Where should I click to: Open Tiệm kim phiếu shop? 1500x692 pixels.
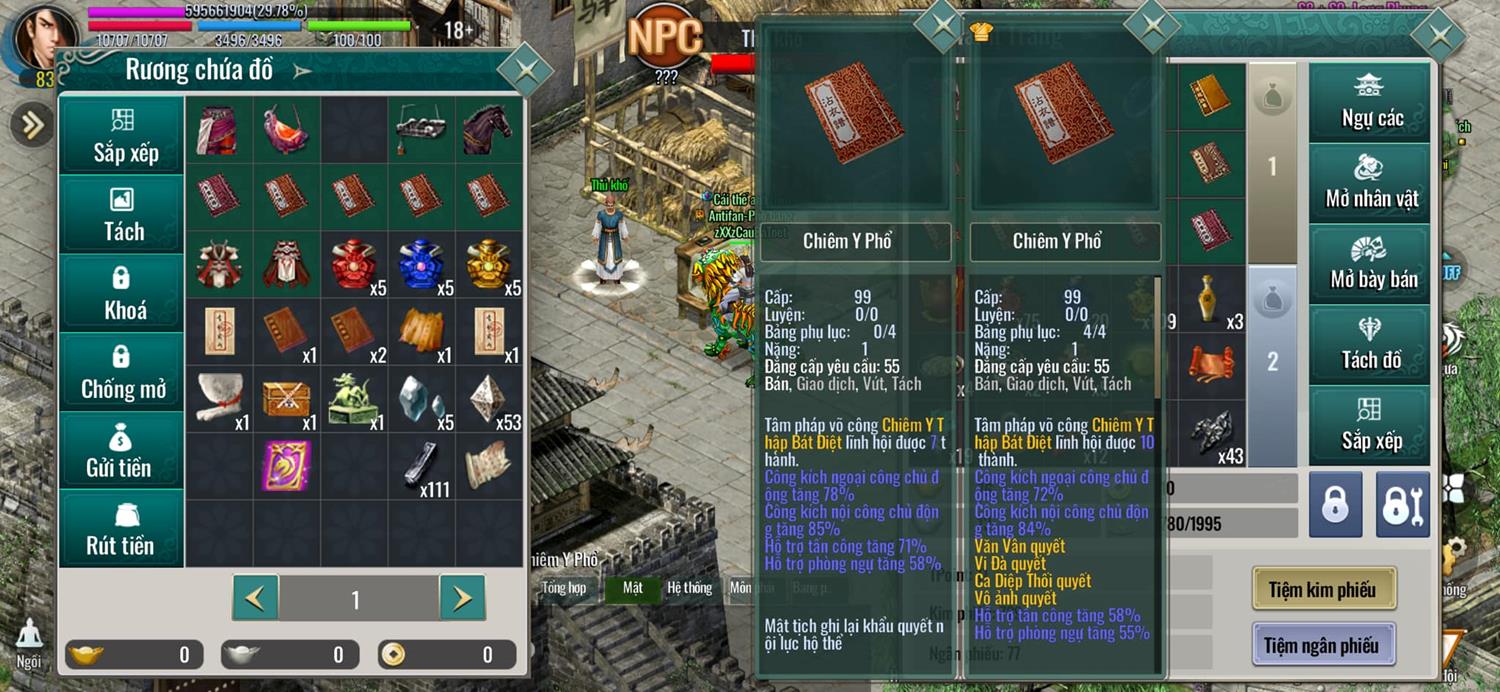[x=1323, y=589]
